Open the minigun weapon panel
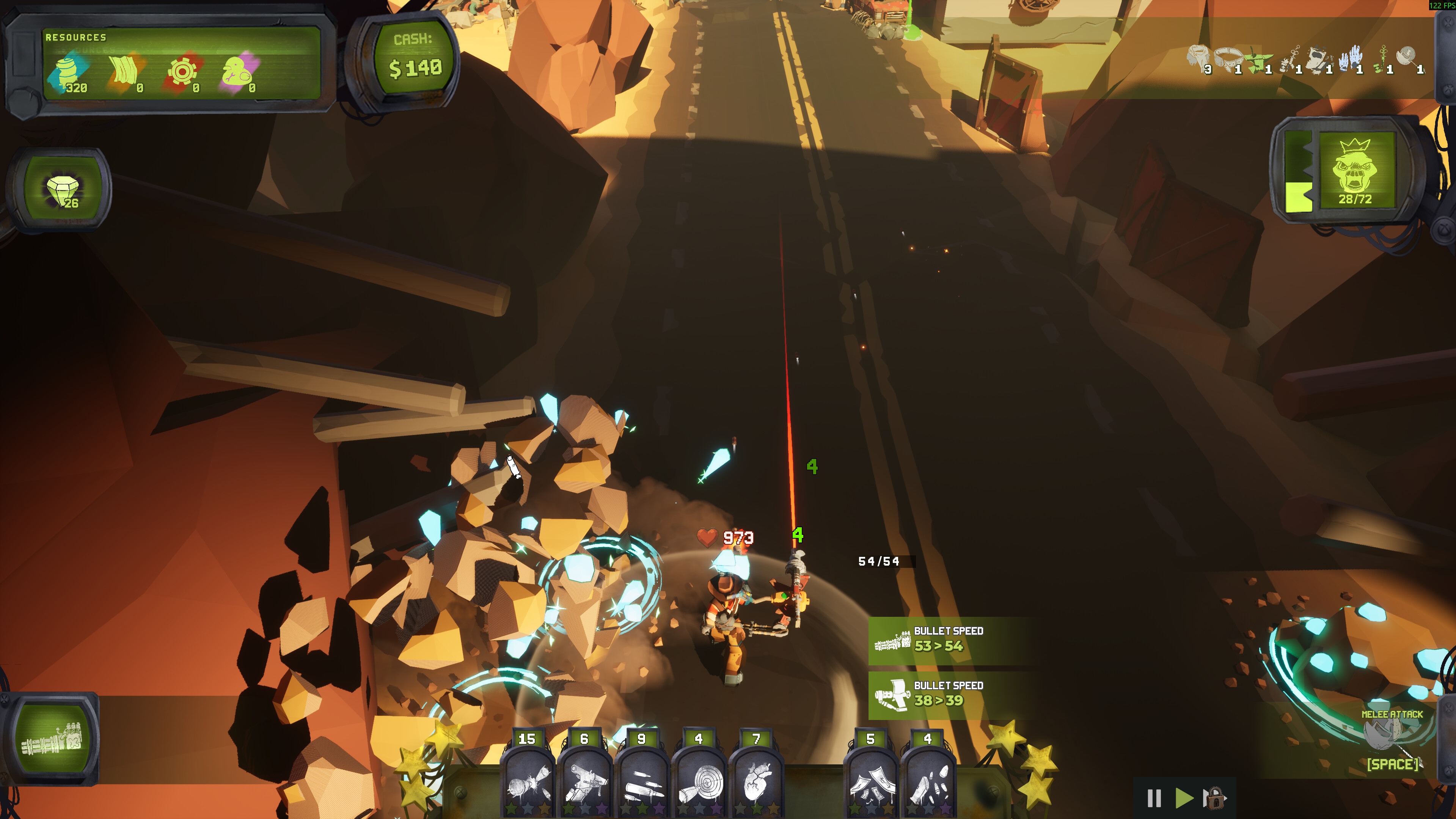 pos(52,739)
